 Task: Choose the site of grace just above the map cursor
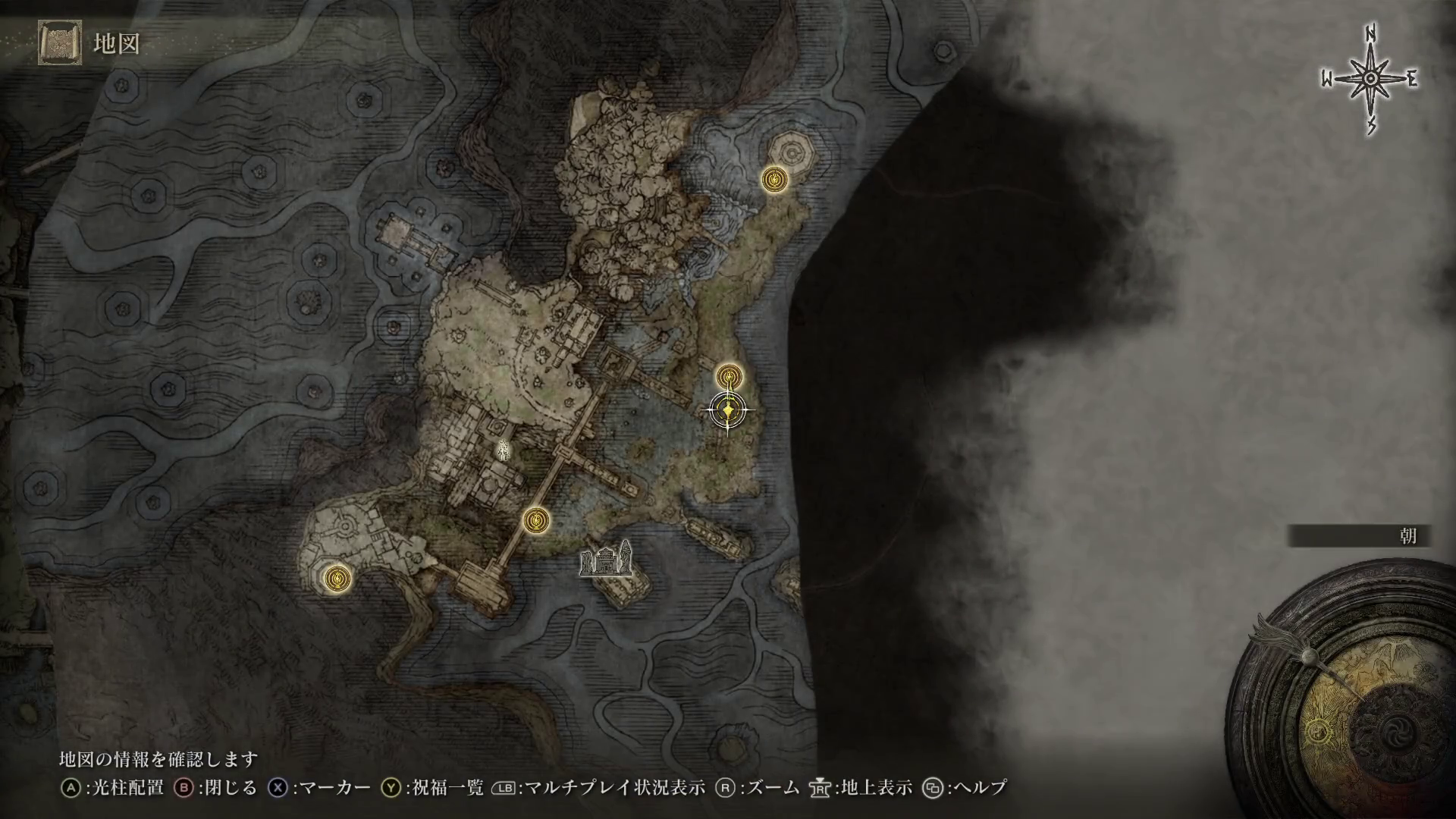[x=730, y=376]
